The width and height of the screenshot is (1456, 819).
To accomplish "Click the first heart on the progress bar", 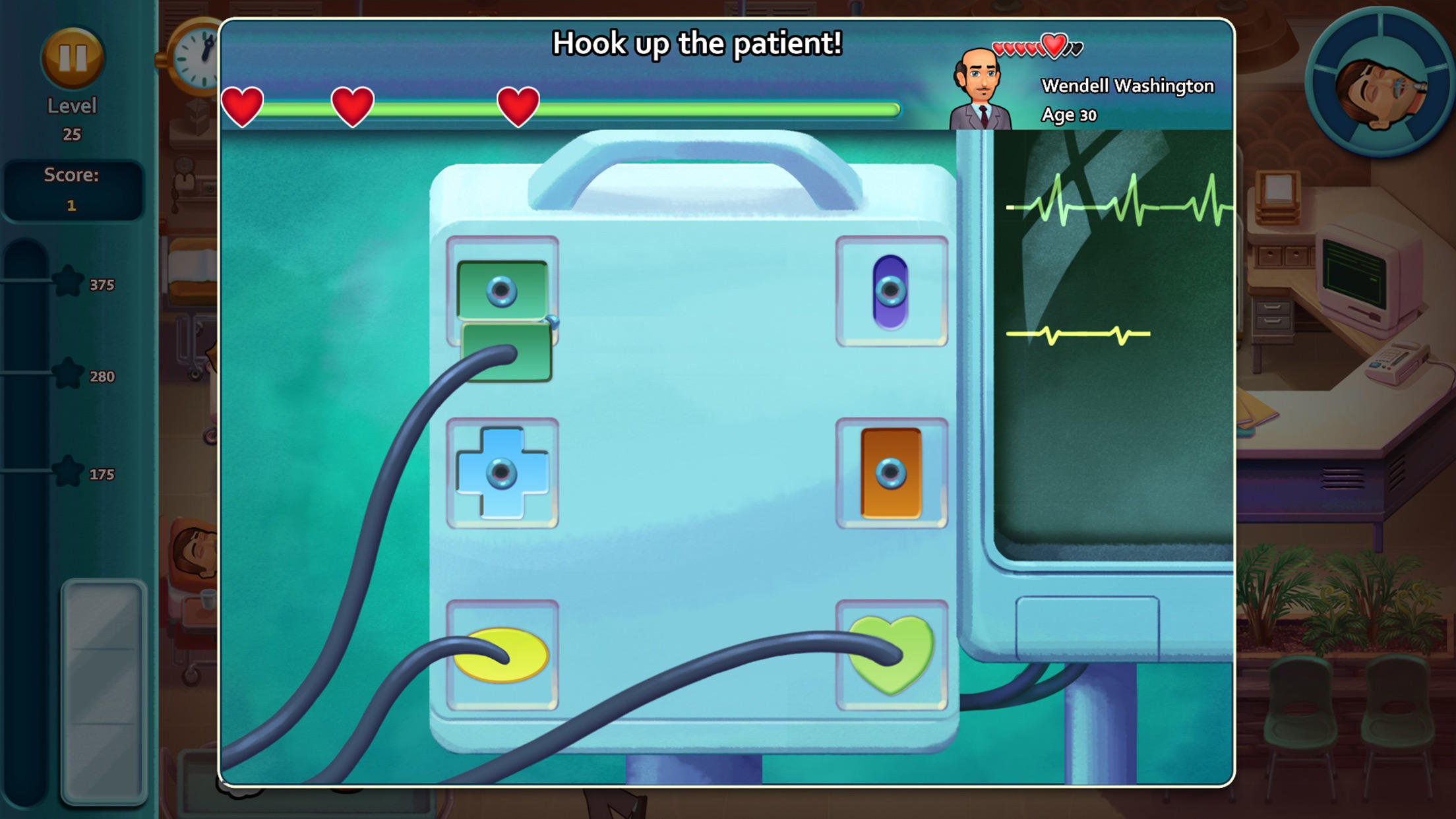I will pos(242,107).
